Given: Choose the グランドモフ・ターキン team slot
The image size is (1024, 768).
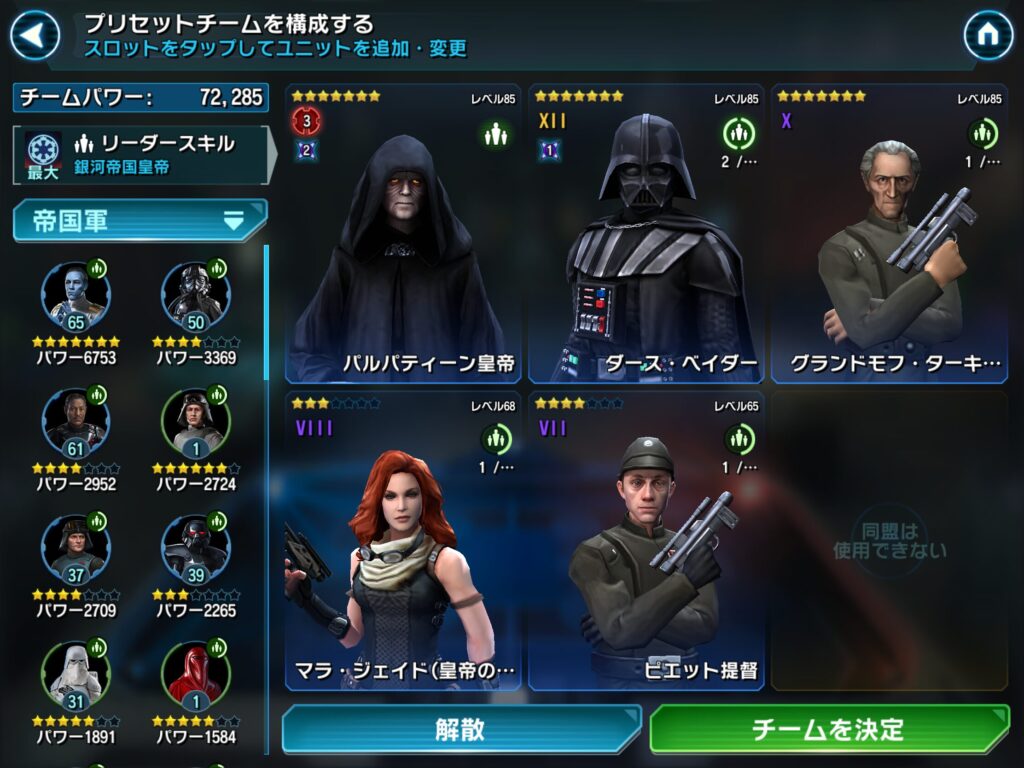Looking at the screenshot, I should pyautogui.click(x=889, y=234).
